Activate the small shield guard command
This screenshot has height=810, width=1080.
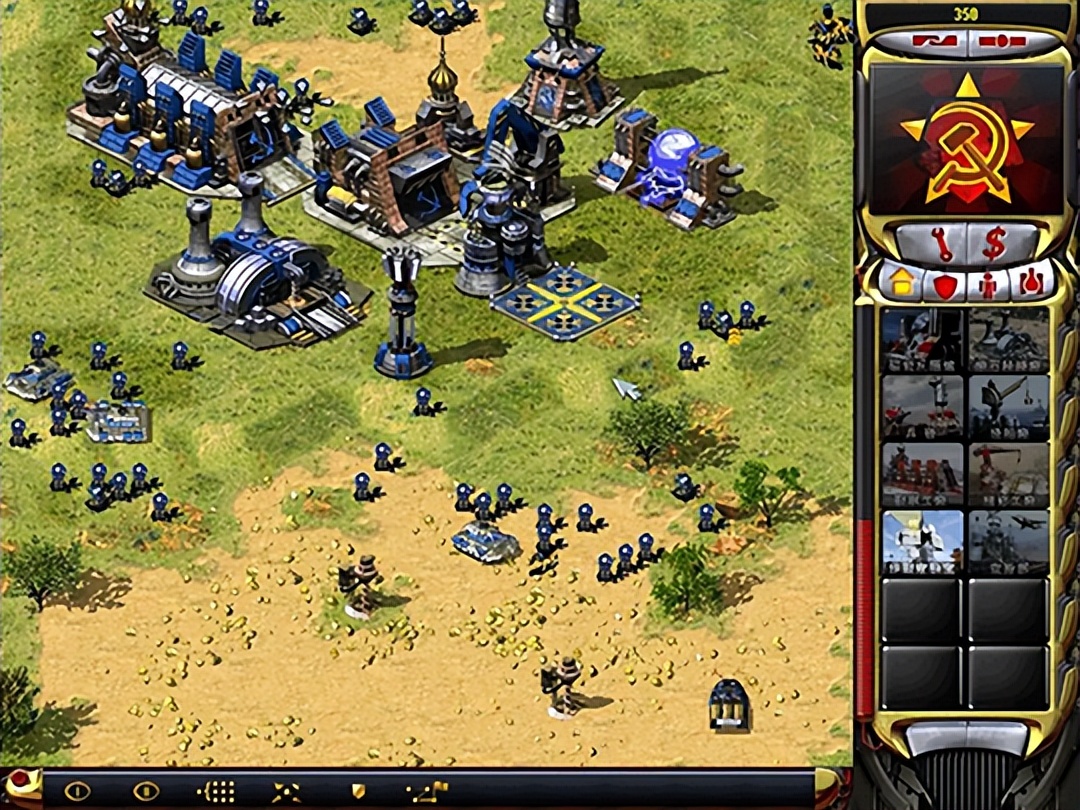tap(357, 792)
